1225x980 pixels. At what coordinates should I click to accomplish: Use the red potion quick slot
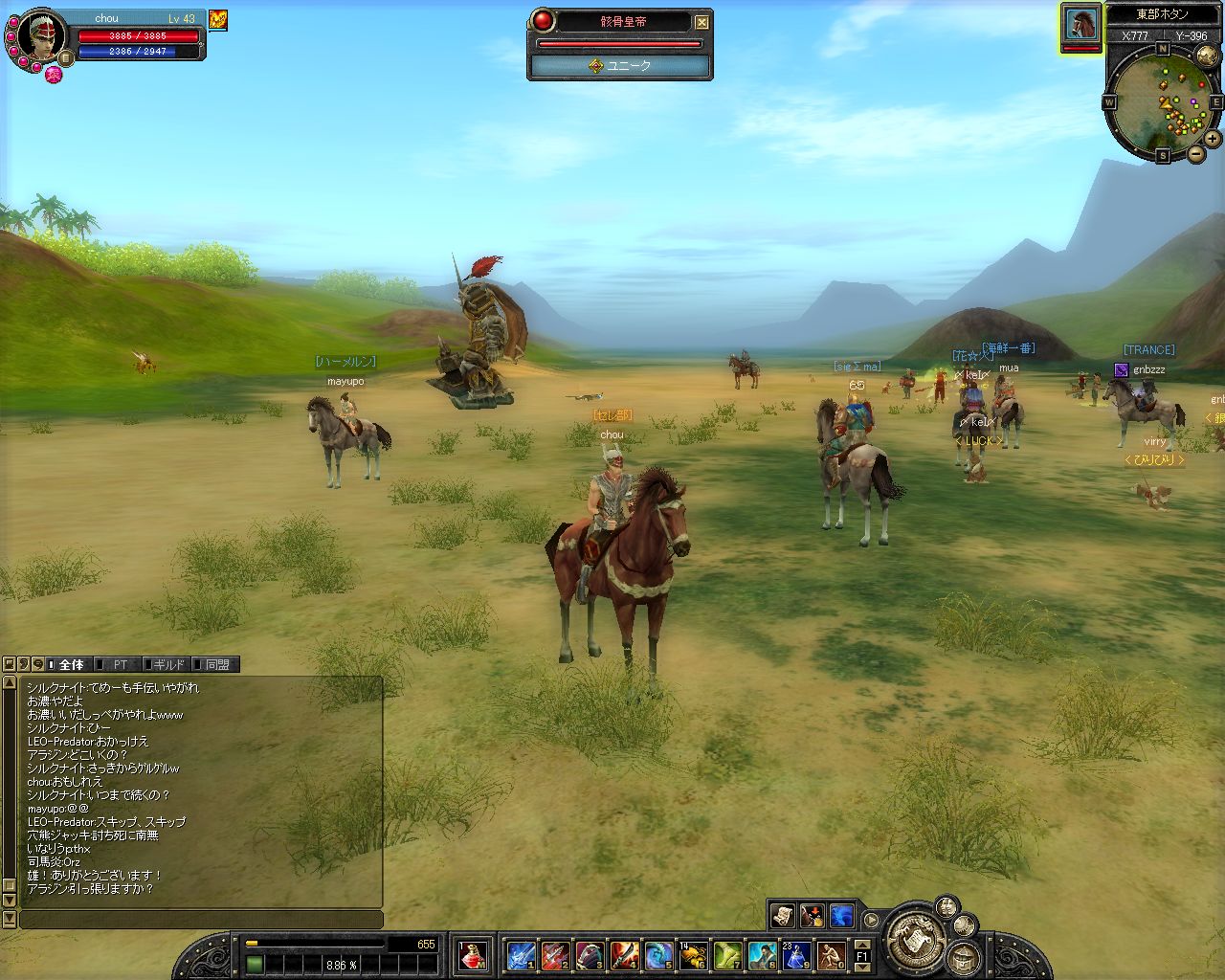472,954
